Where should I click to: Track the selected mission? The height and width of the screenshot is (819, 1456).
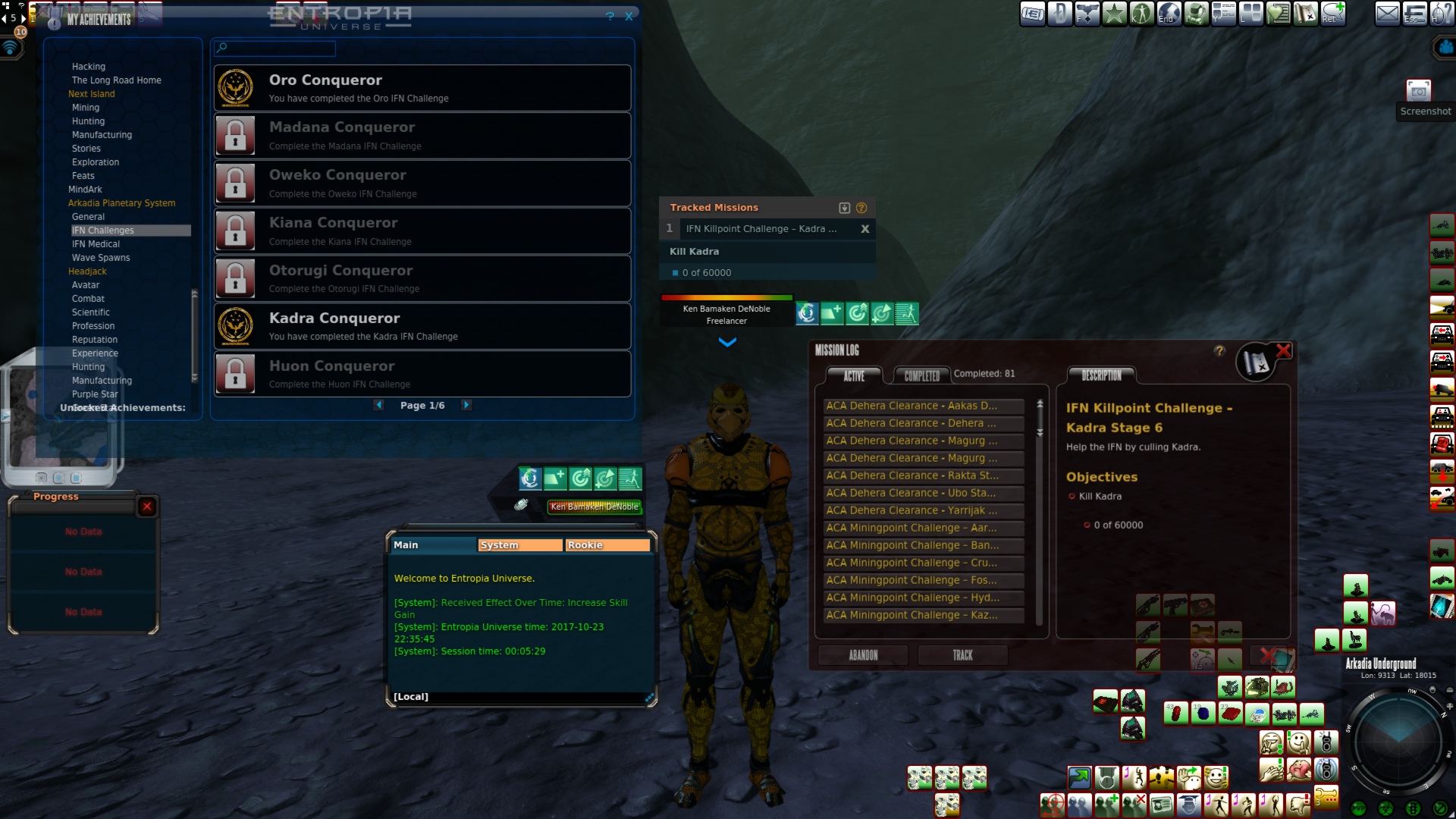click(962, 655)
